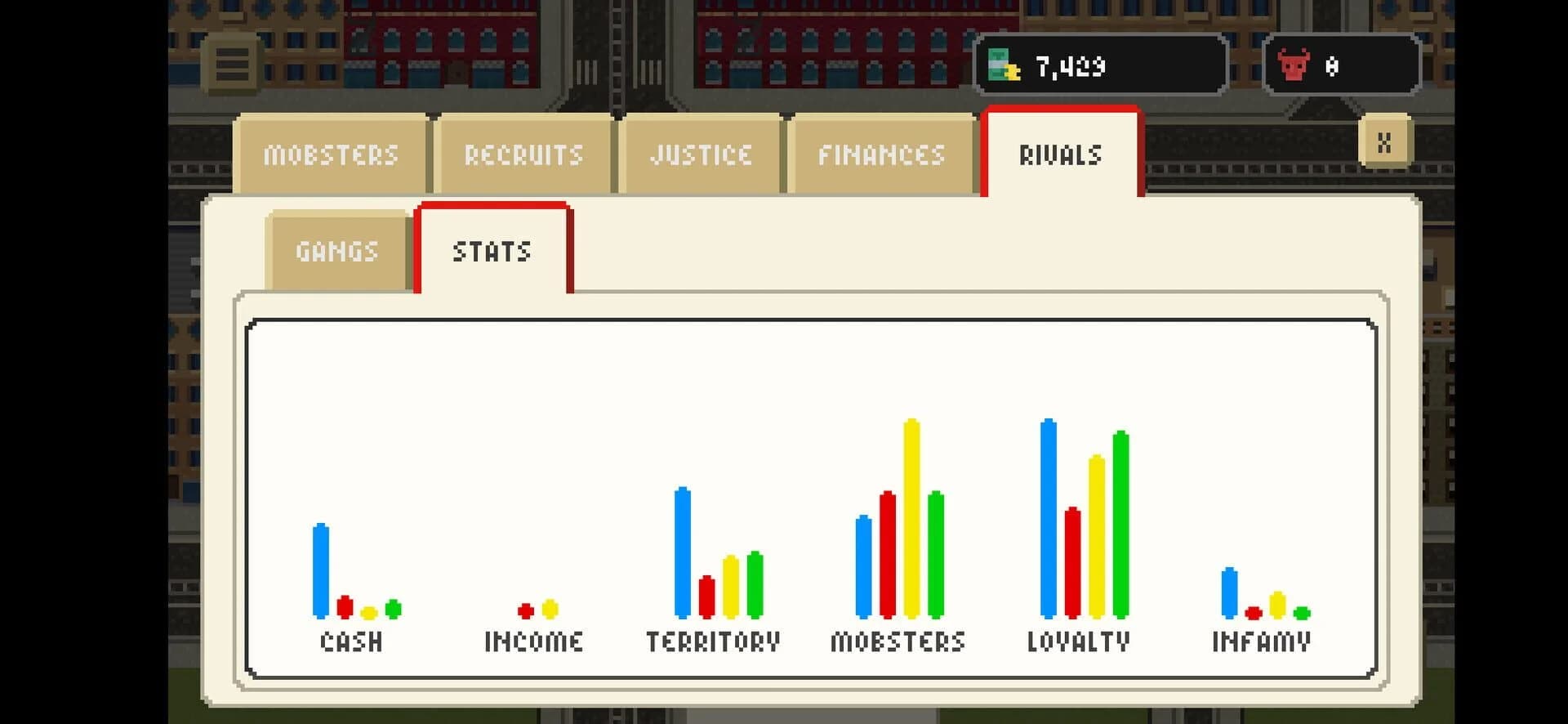The height and width of the screenshot is (724, 1568).
Task: Open the hamburger menu icon
Action: pos(233,65)
